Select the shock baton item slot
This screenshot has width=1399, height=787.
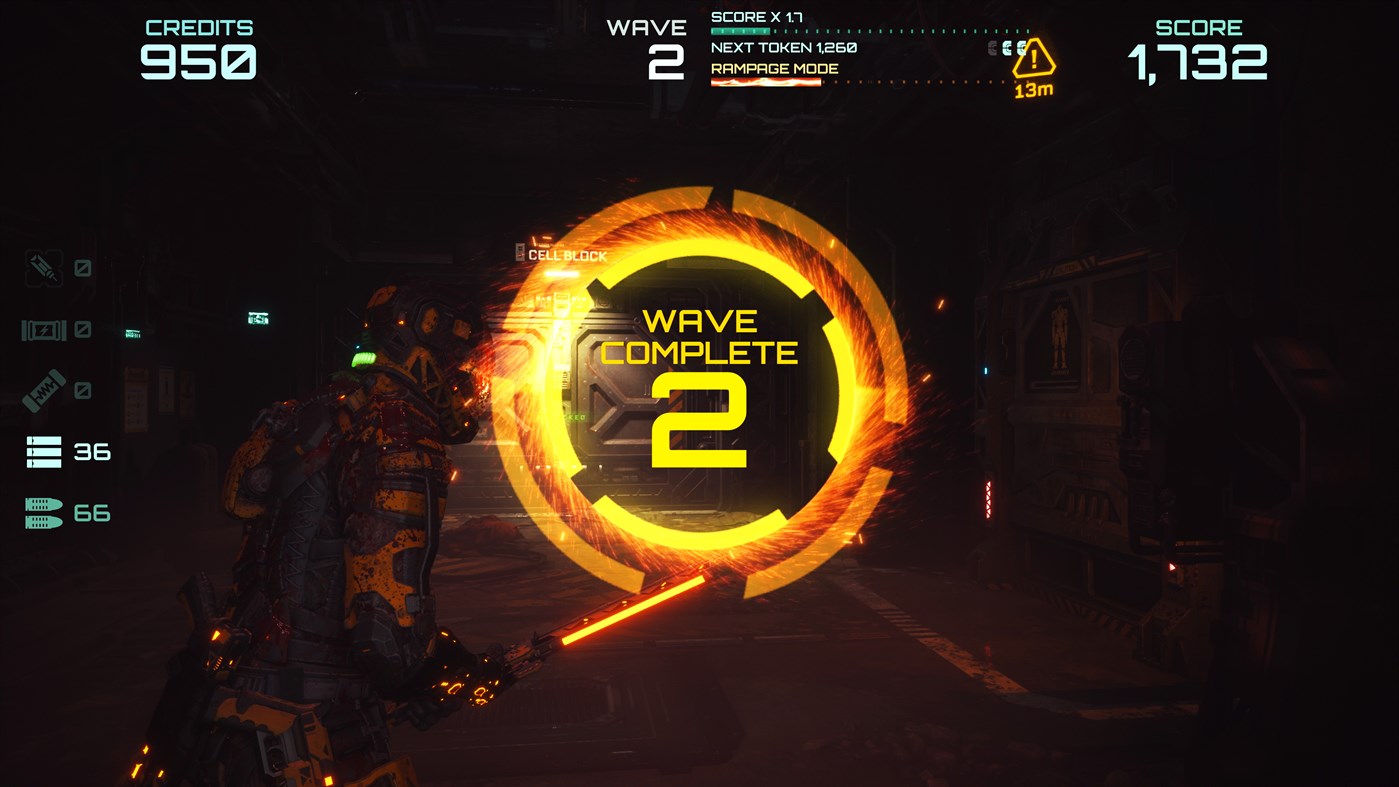click(x=43, y=390)
